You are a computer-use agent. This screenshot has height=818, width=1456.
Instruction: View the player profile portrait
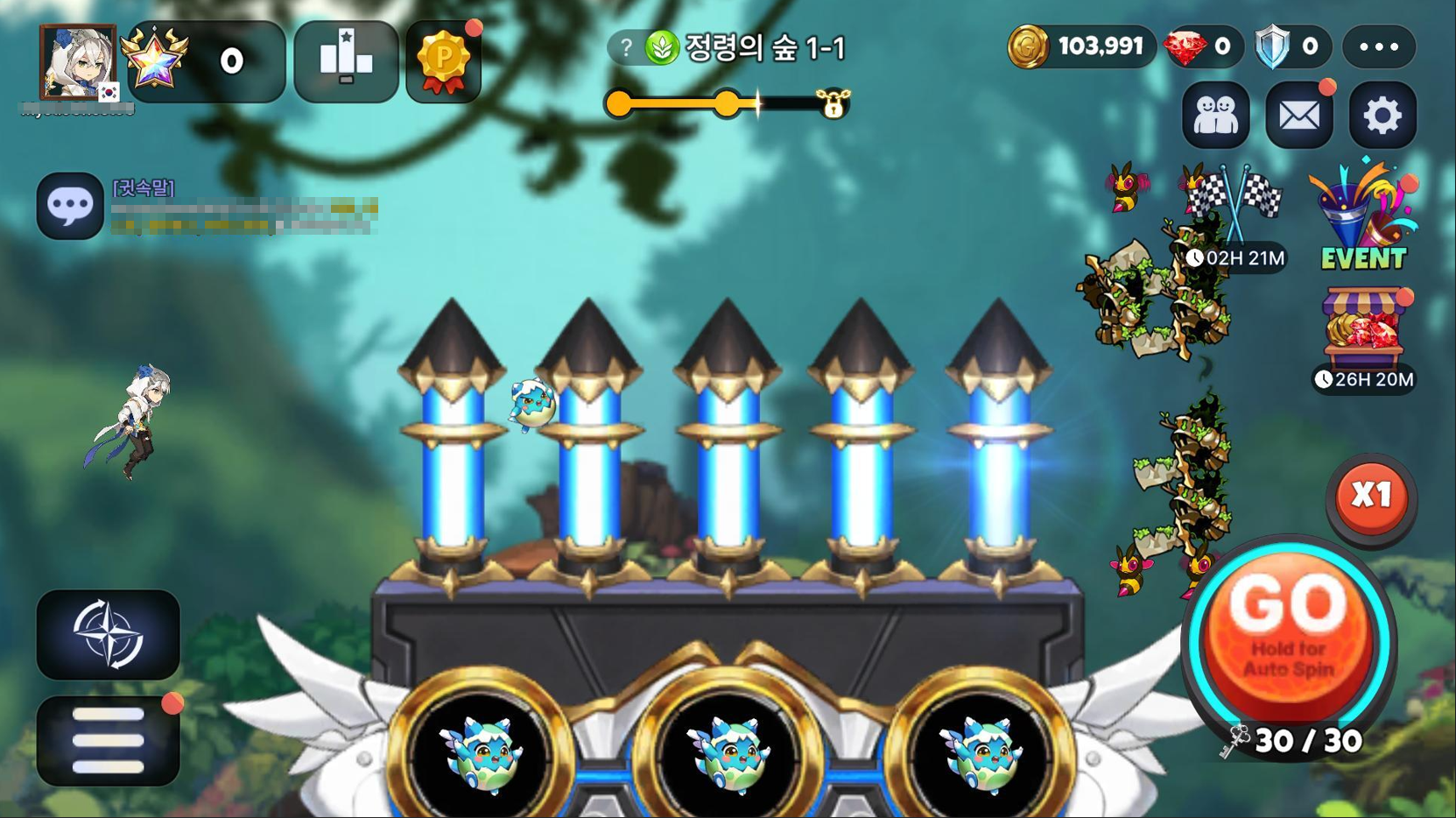click(78, 62)
